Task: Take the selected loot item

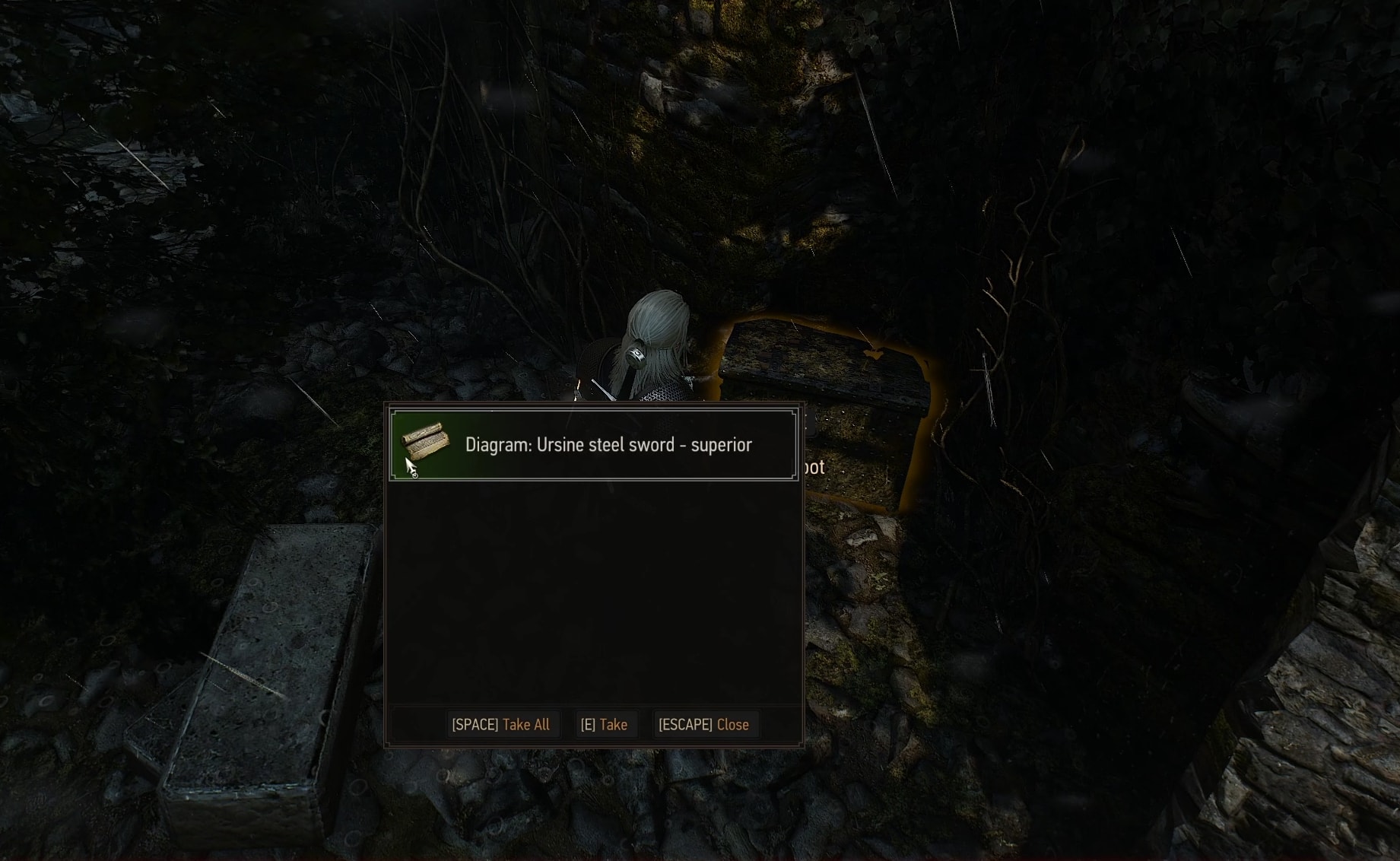Action: 604,725
